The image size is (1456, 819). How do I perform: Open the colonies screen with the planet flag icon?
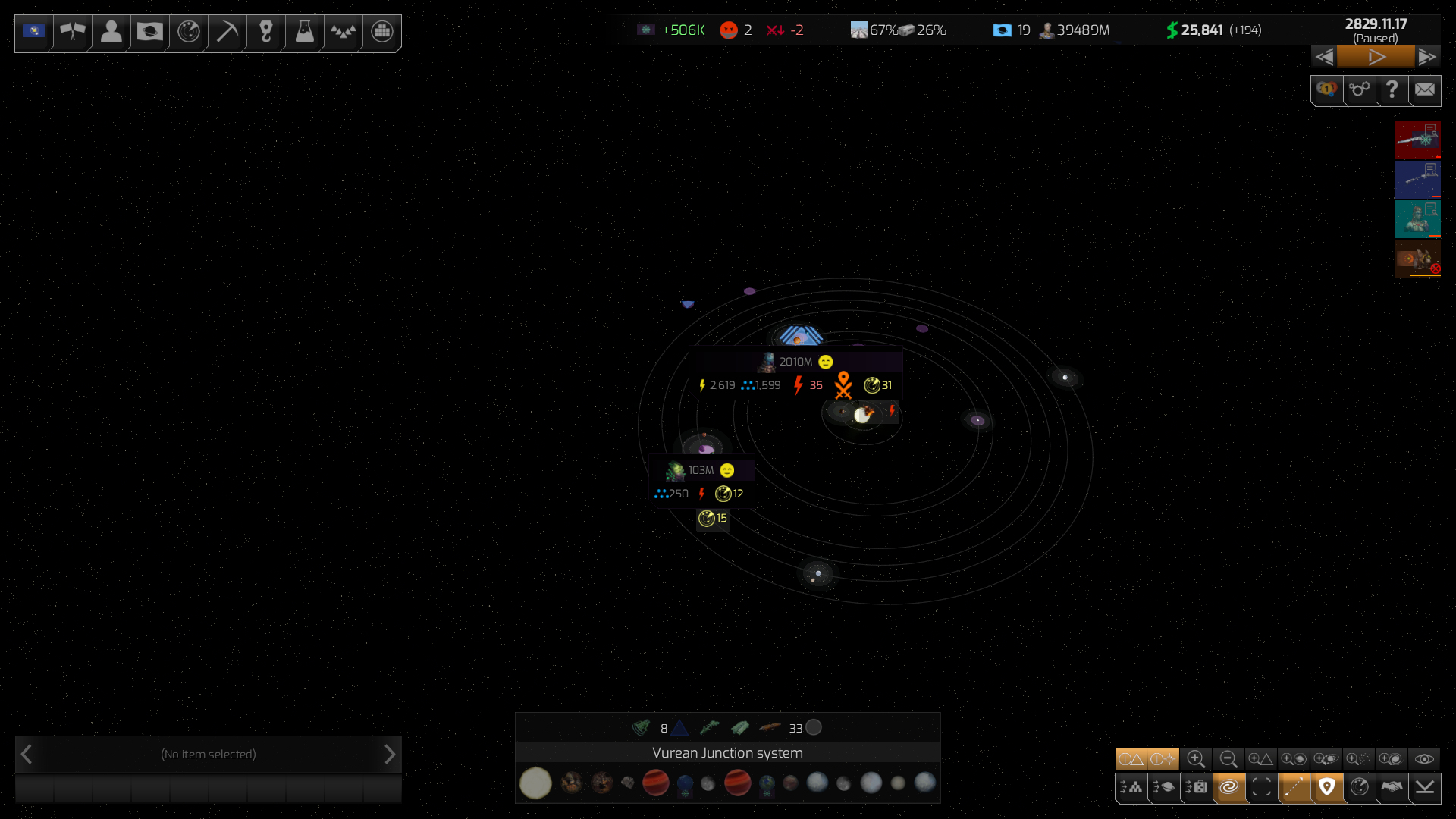click(x=149, y=32)
